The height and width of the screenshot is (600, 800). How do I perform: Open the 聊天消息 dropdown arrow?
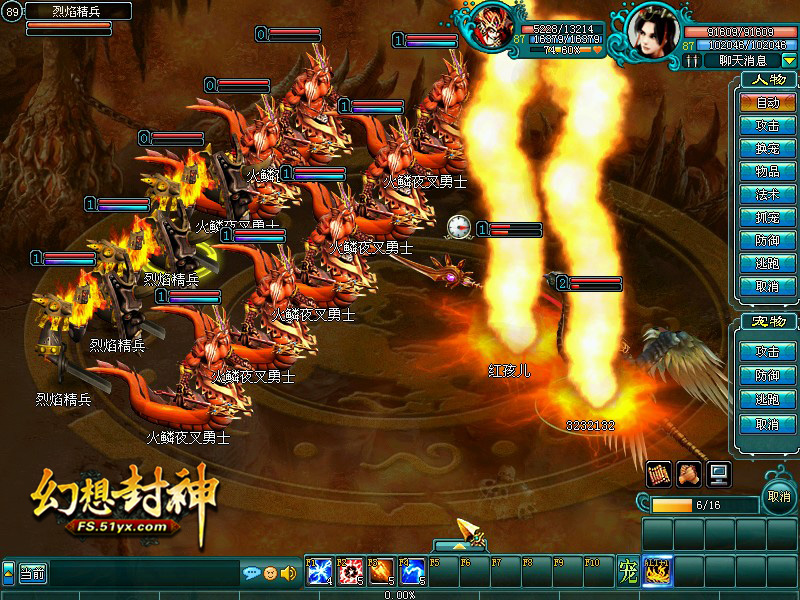tap(789, 60)
